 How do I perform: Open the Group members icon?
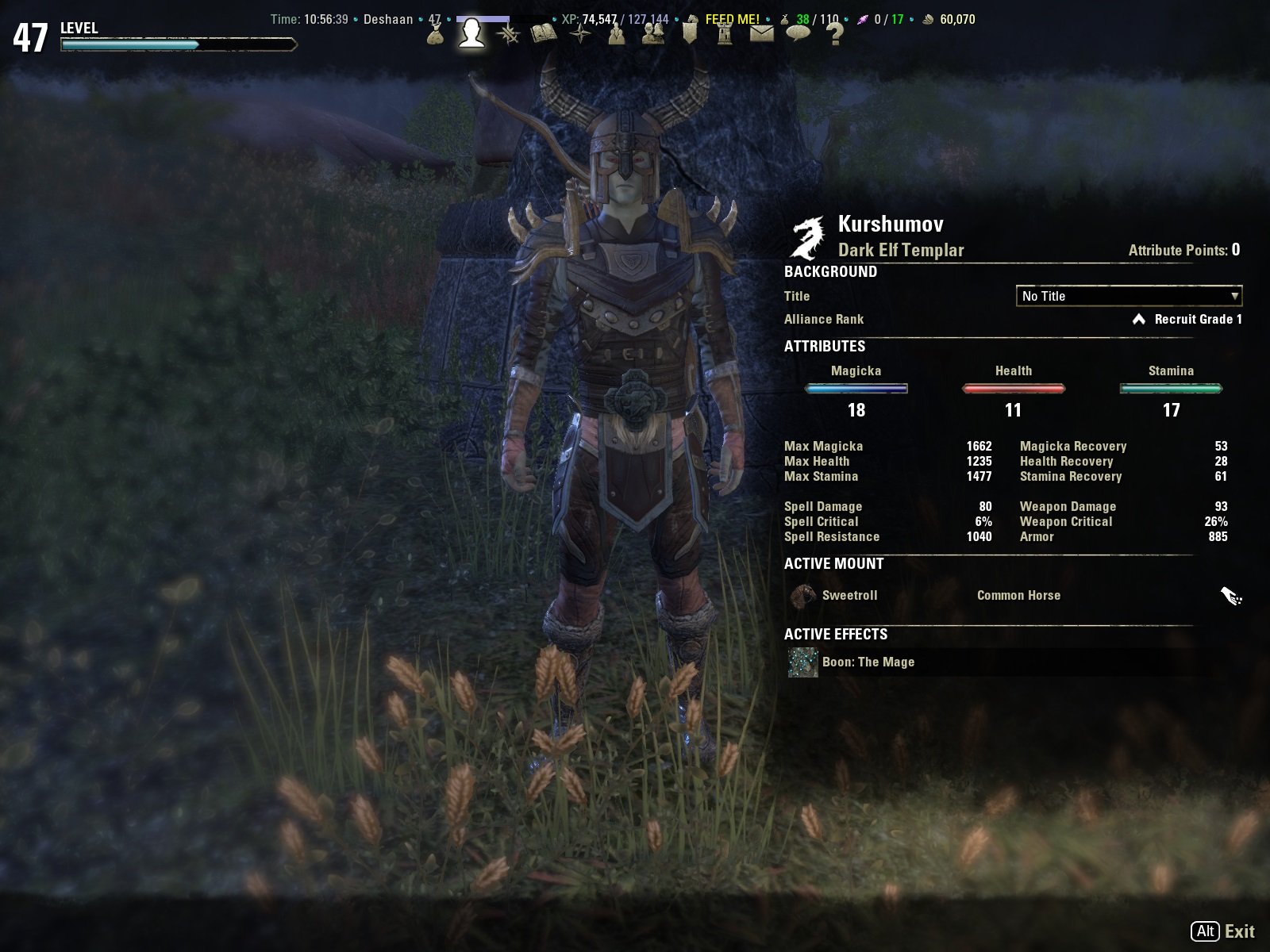pos(616,36)
